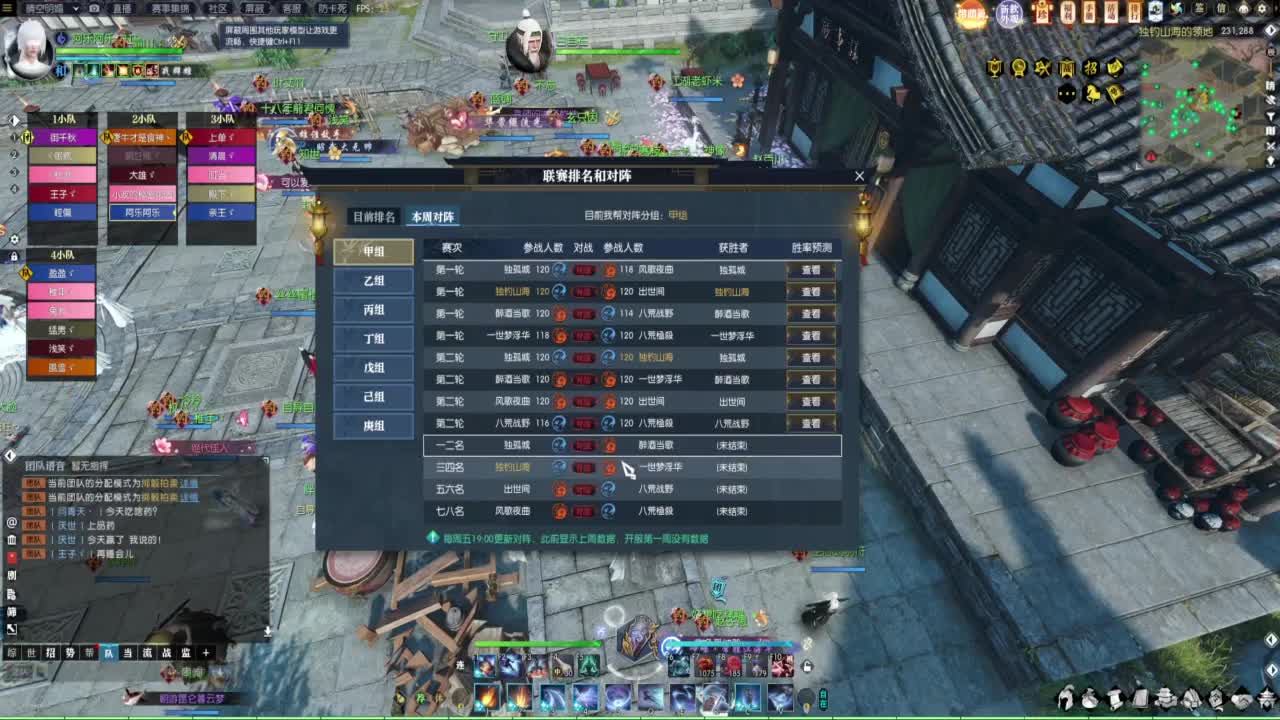Select the 庚组 group in the league panel
1280x720 pixels.
tap(374, 425)
